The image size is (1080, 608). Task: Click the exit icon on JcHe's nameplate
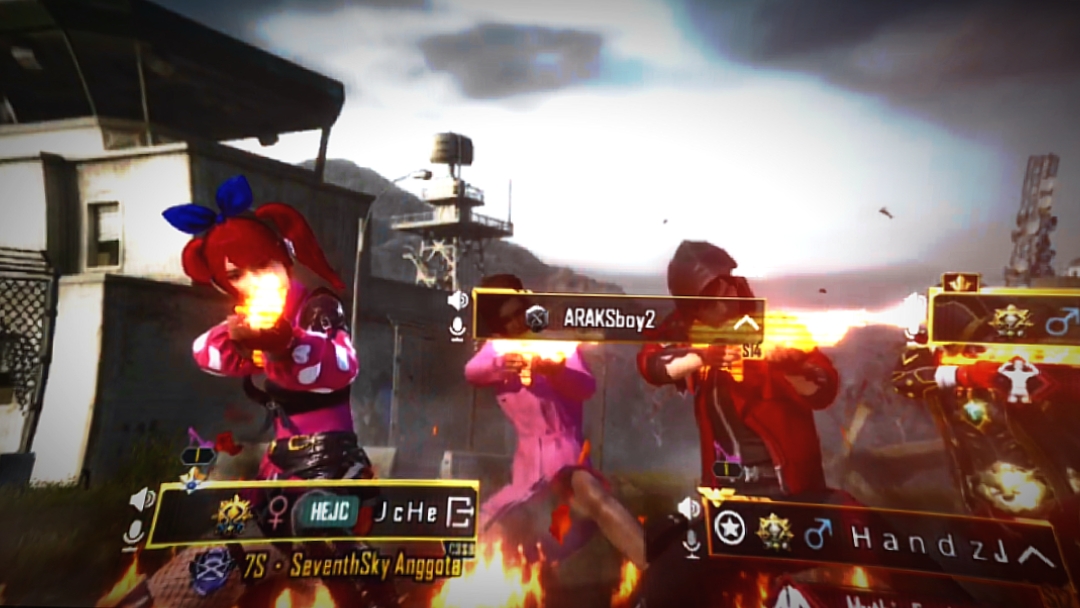tap(459, 513)
